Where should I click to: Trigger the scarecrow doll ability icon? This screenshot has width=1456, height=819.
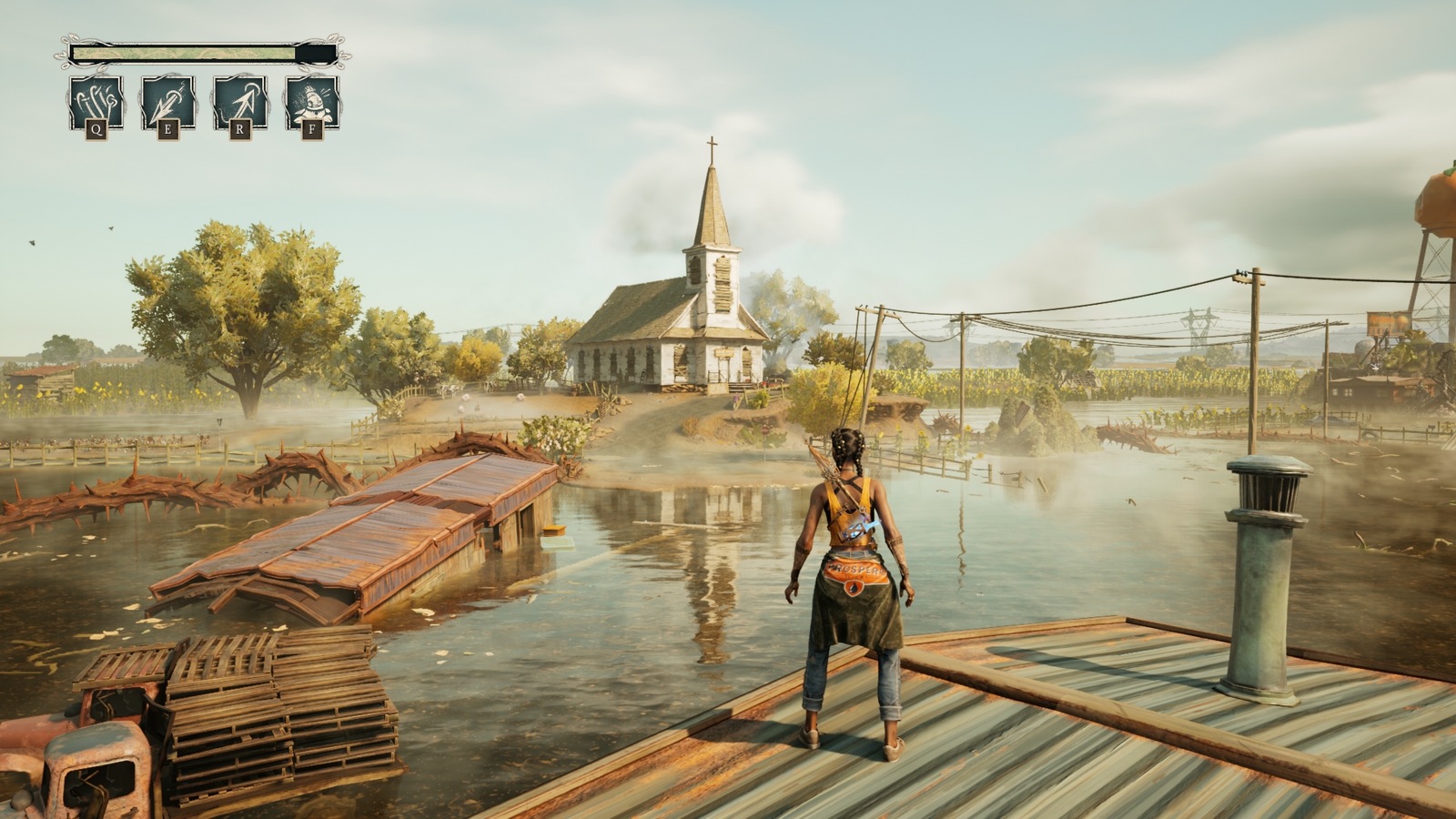(x=311, y=102)
